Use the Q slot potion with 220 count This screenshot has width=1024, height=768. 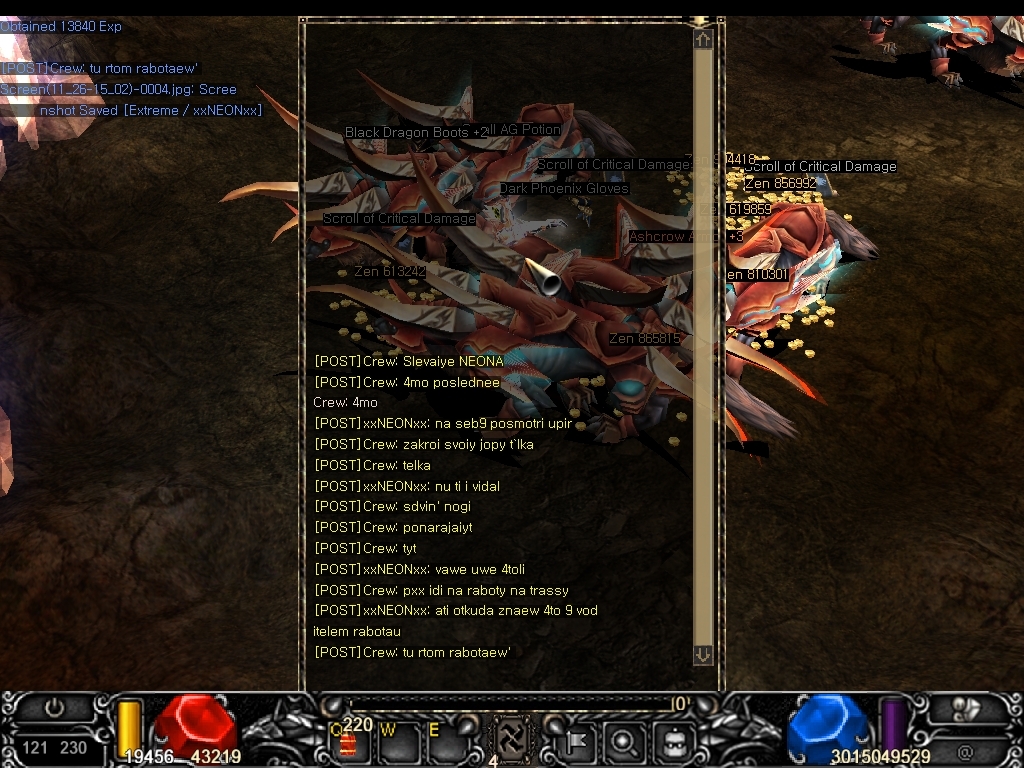pos(349,742)
